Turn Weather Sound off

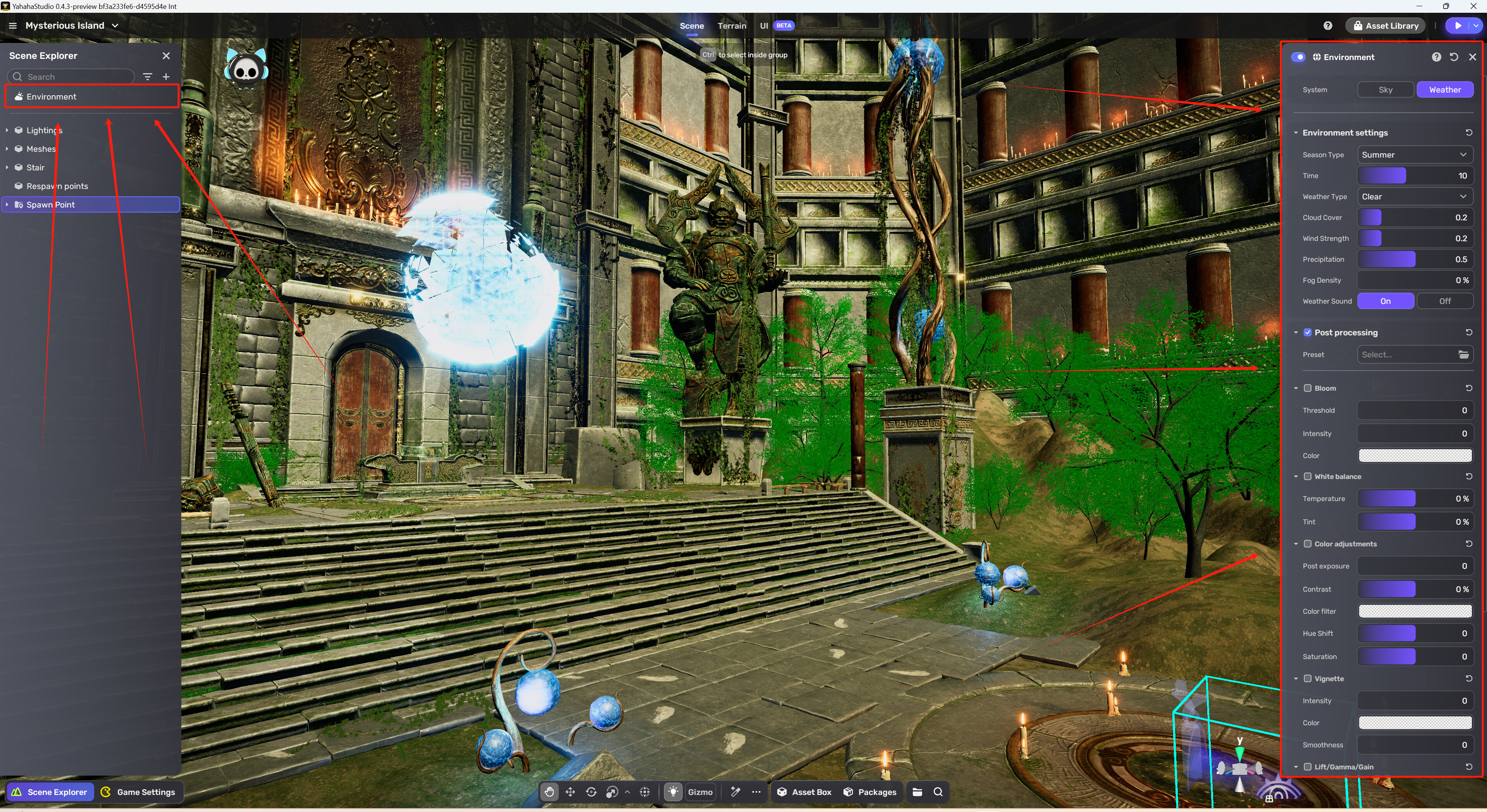coord(1444,301)
